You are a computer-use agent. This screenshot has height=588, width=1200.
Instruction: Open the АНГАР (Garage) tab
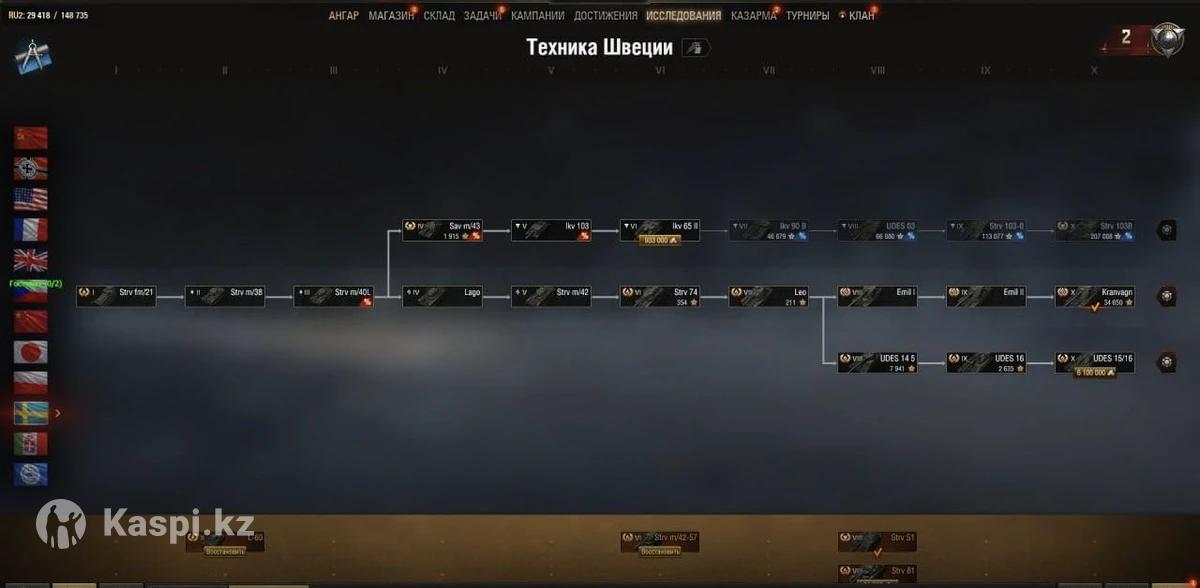click(x=343, y=16)
